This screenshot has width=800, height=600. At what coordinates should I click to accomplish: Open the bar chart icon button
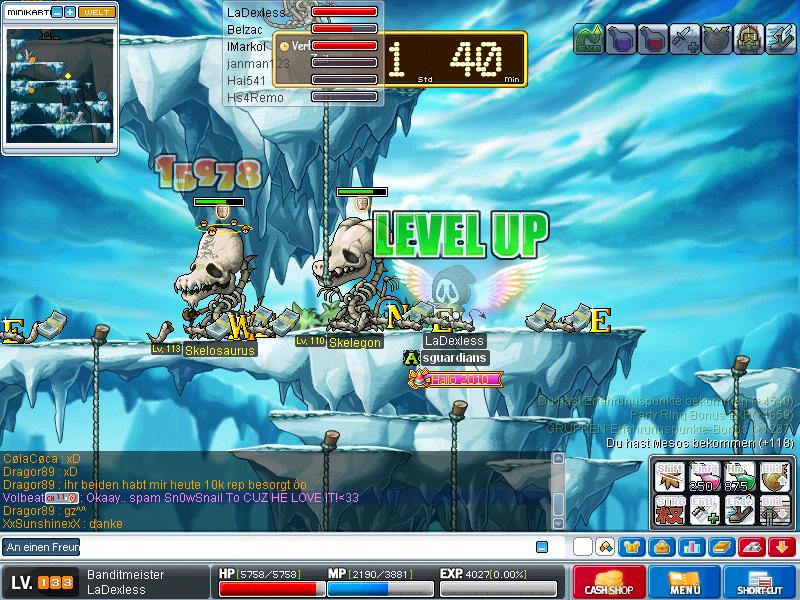pos(691,547)
